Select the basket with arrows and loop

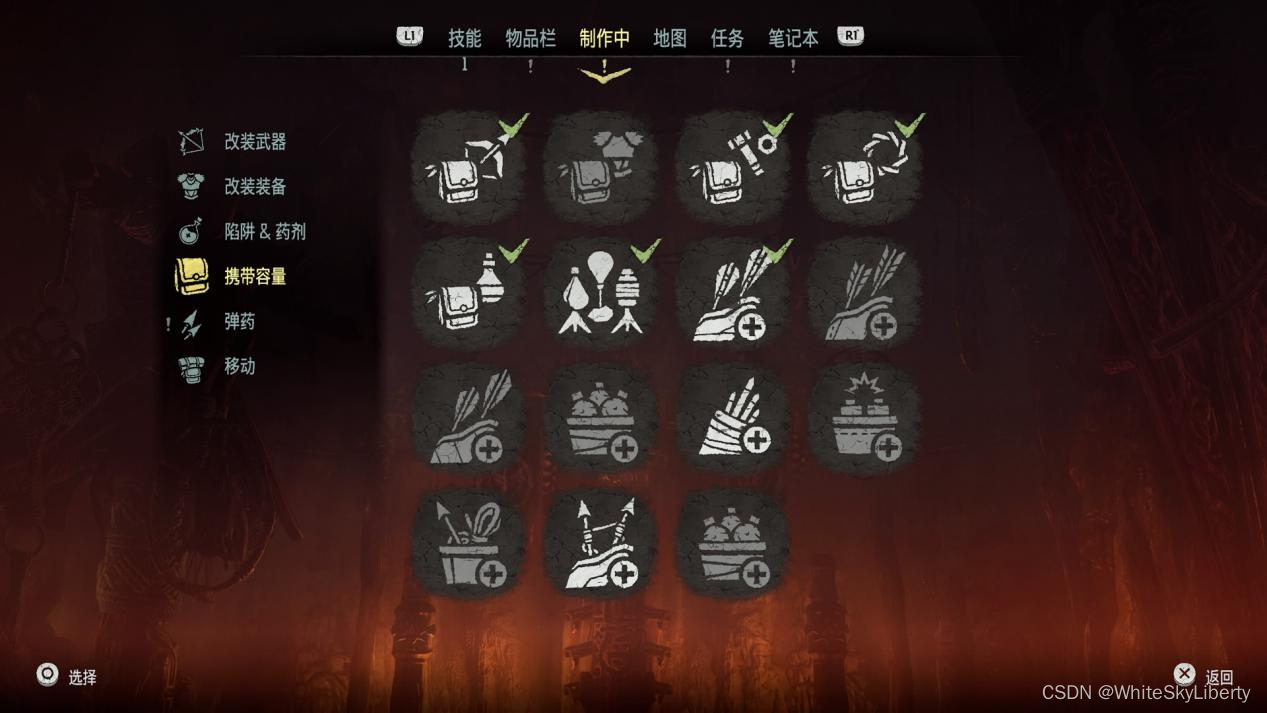click(x=468, y=545)
